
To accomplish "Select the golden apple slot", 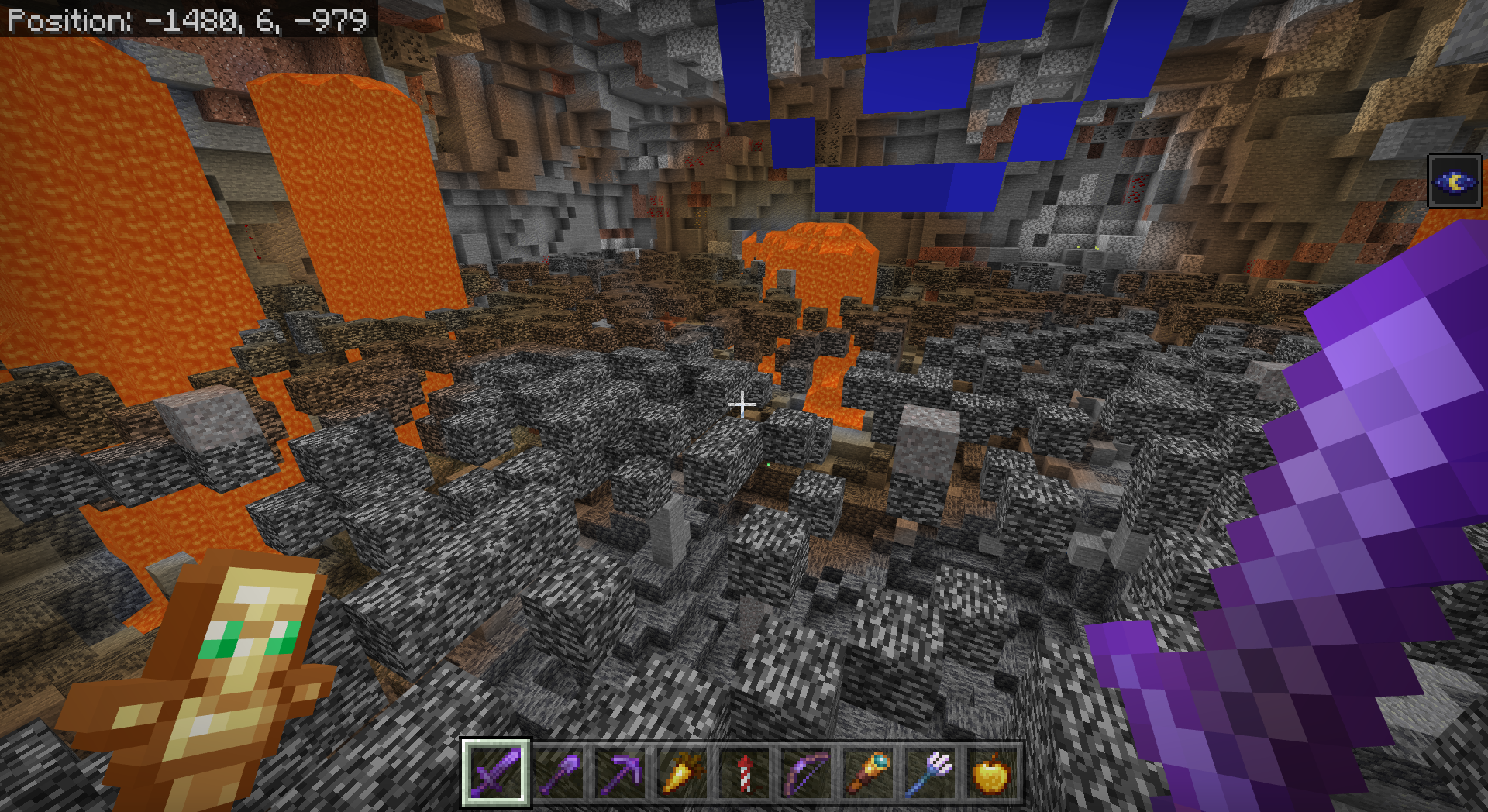I will [992, 773].
